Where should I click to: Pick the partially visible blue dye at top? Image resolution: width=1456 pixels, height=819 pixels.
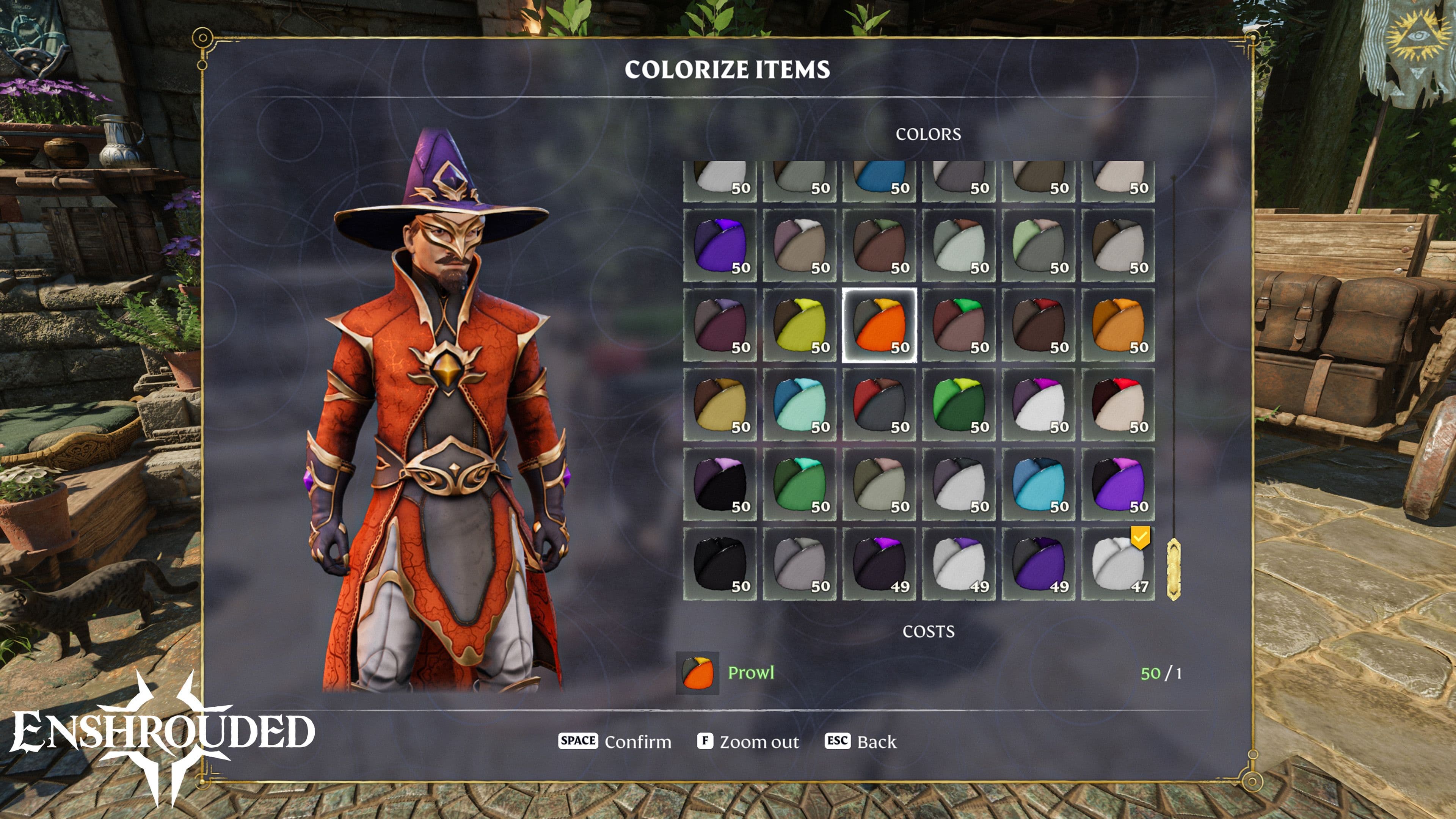[x=879, y=180]
